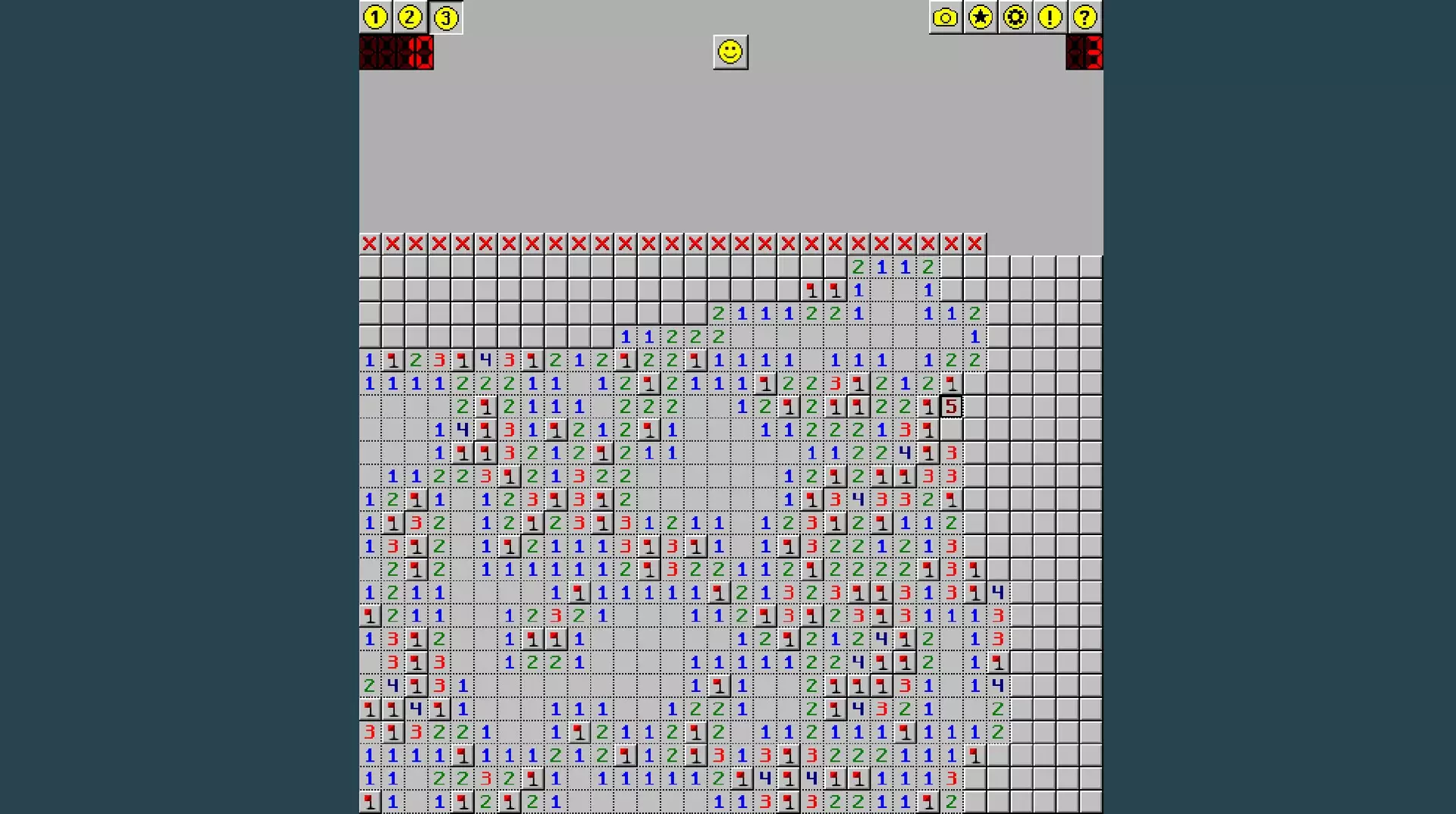The width and height of the screenshot is (1456, 814).
Task: Click a covered tile at the board's top left
Action: tap(369, 266)
